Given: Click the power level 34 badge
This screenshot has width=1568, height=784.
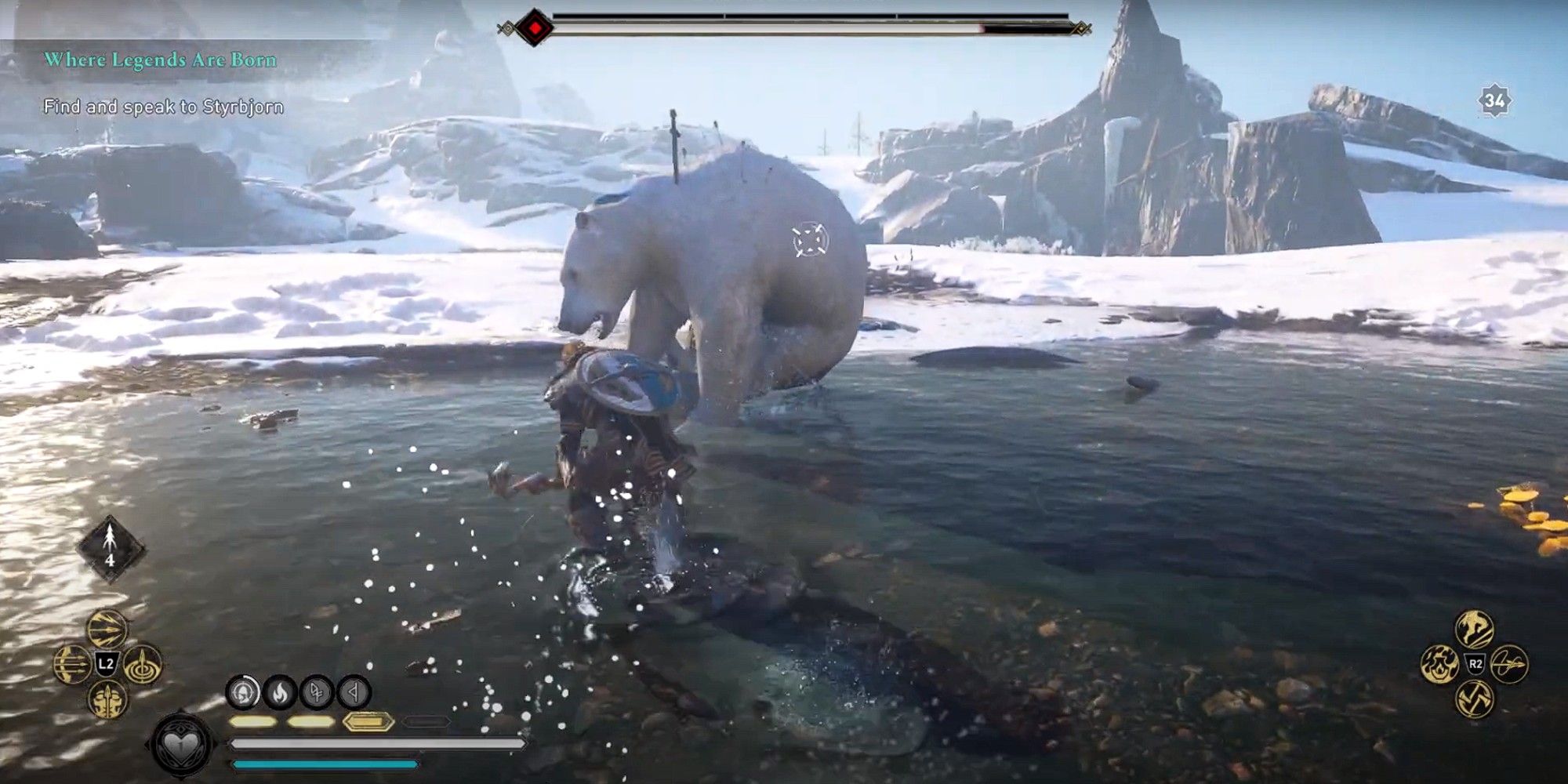Looking at the screenshot, I should click(1496, 99).
